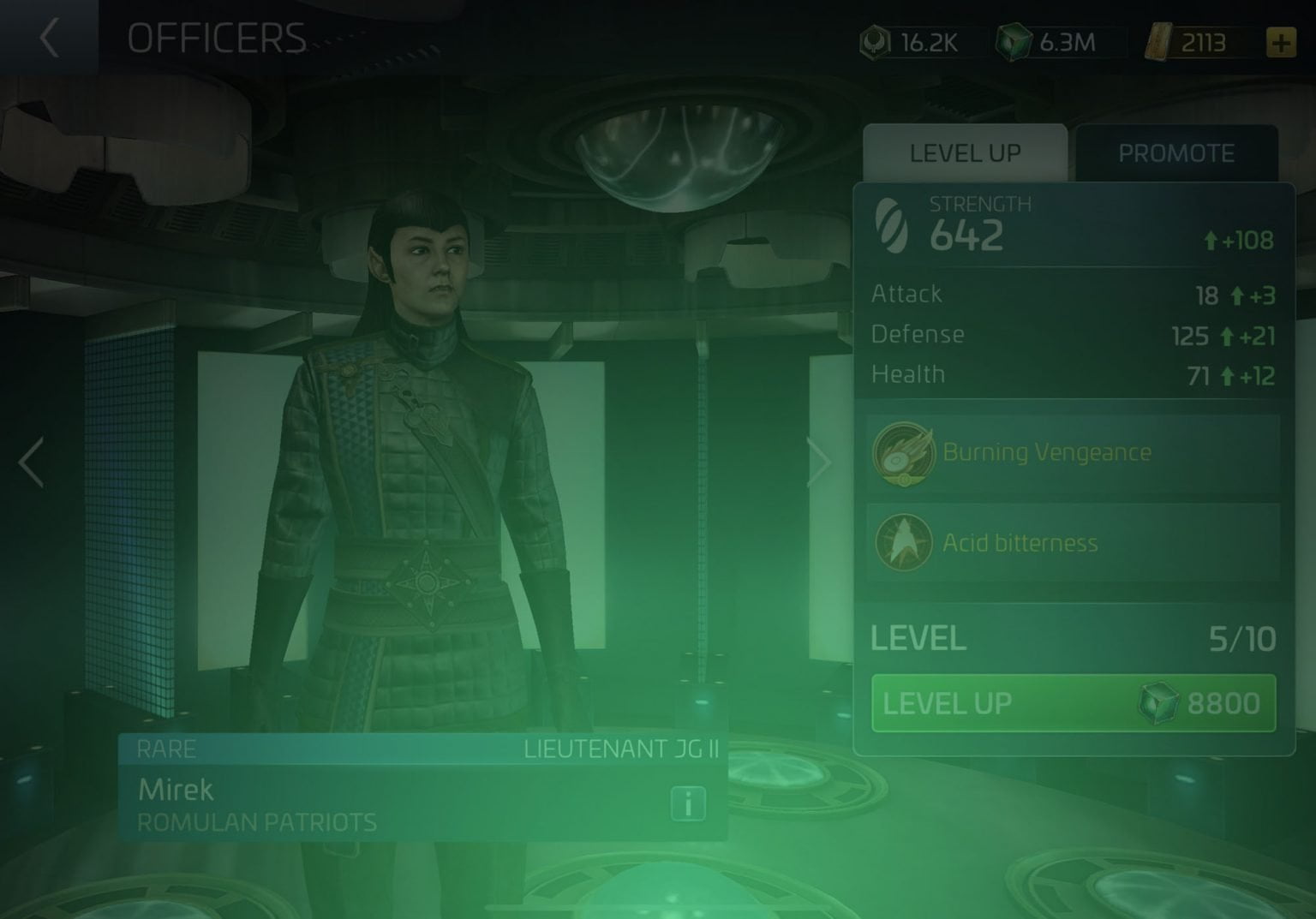Click the Strength shield emblem icon
Image resolution: width=1316 pixels, height=919 pixels.
[893, 224]
